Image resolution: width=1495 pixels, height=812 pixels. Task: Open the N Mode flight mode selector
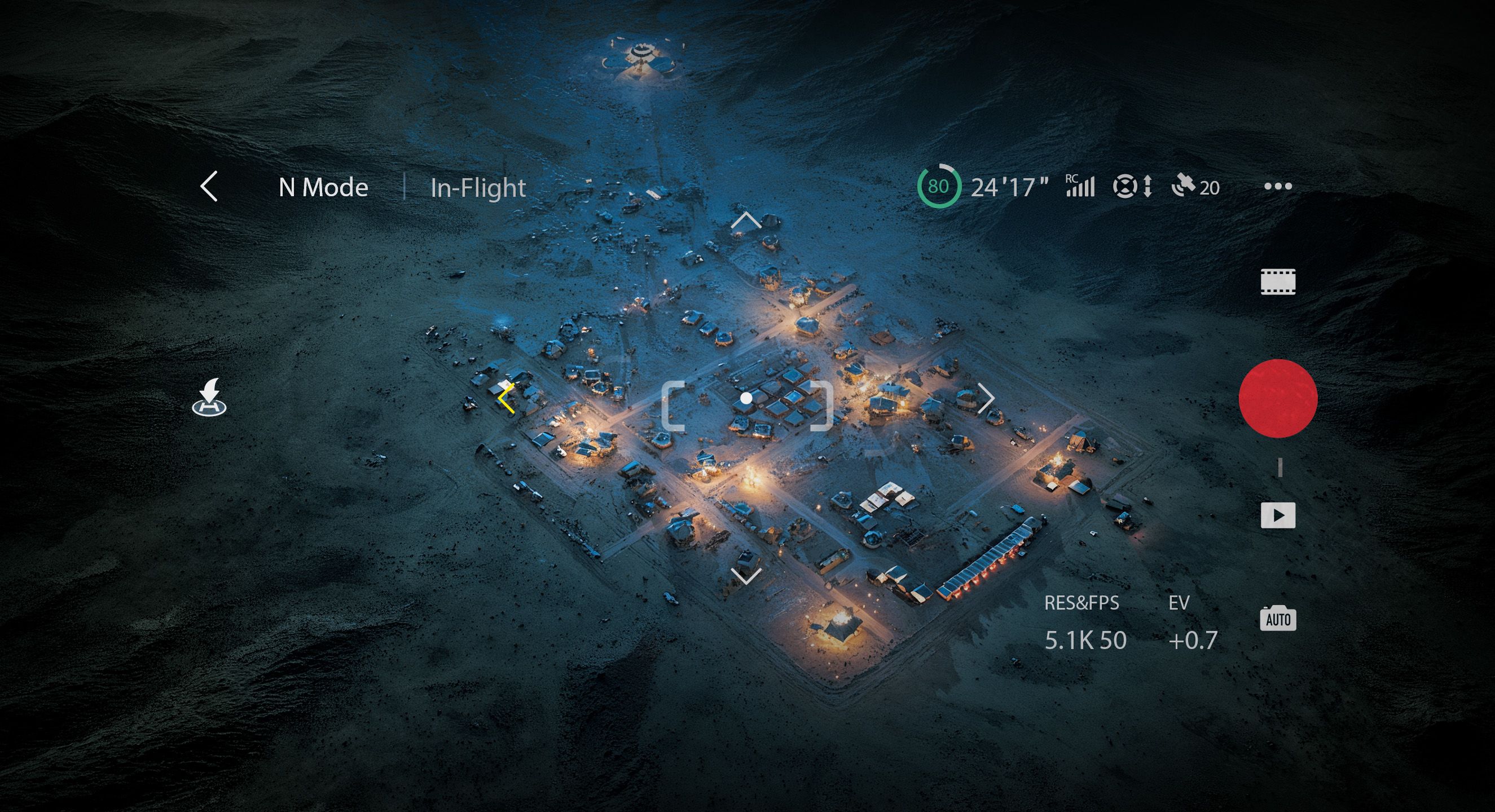click(x=323, y=187)
